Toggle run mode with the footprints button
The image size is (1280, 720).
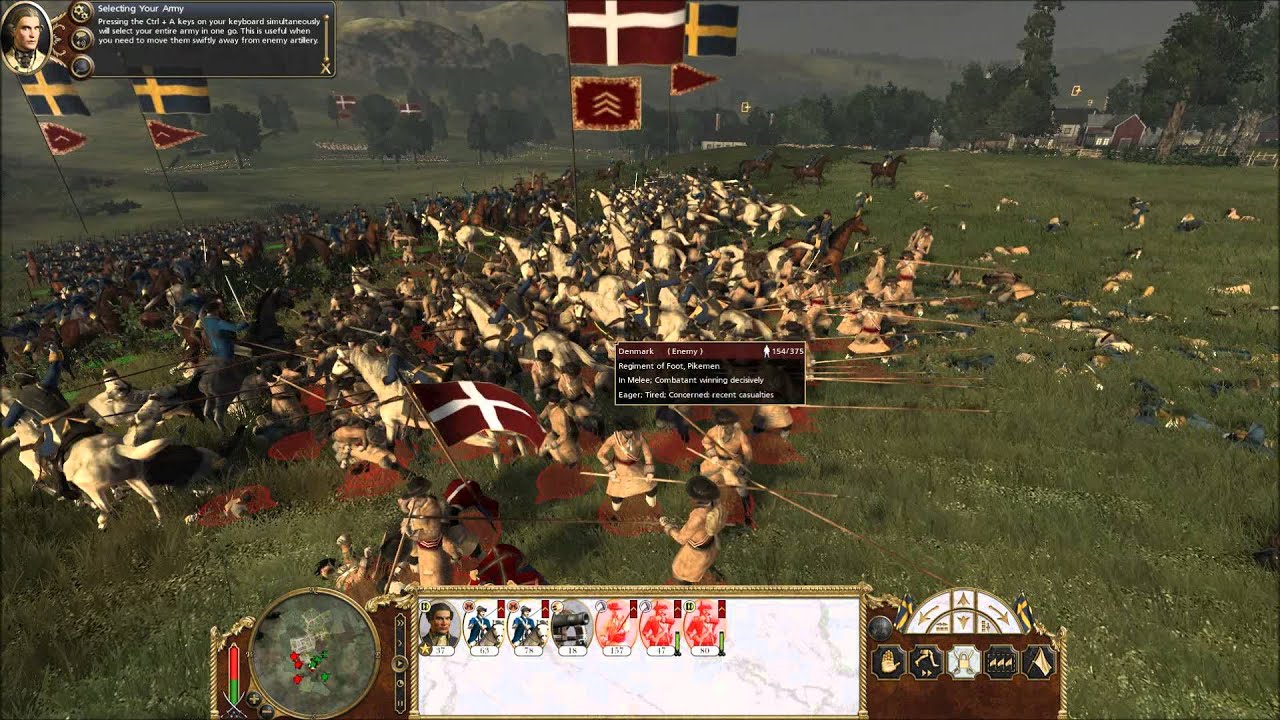coord(925,662)
